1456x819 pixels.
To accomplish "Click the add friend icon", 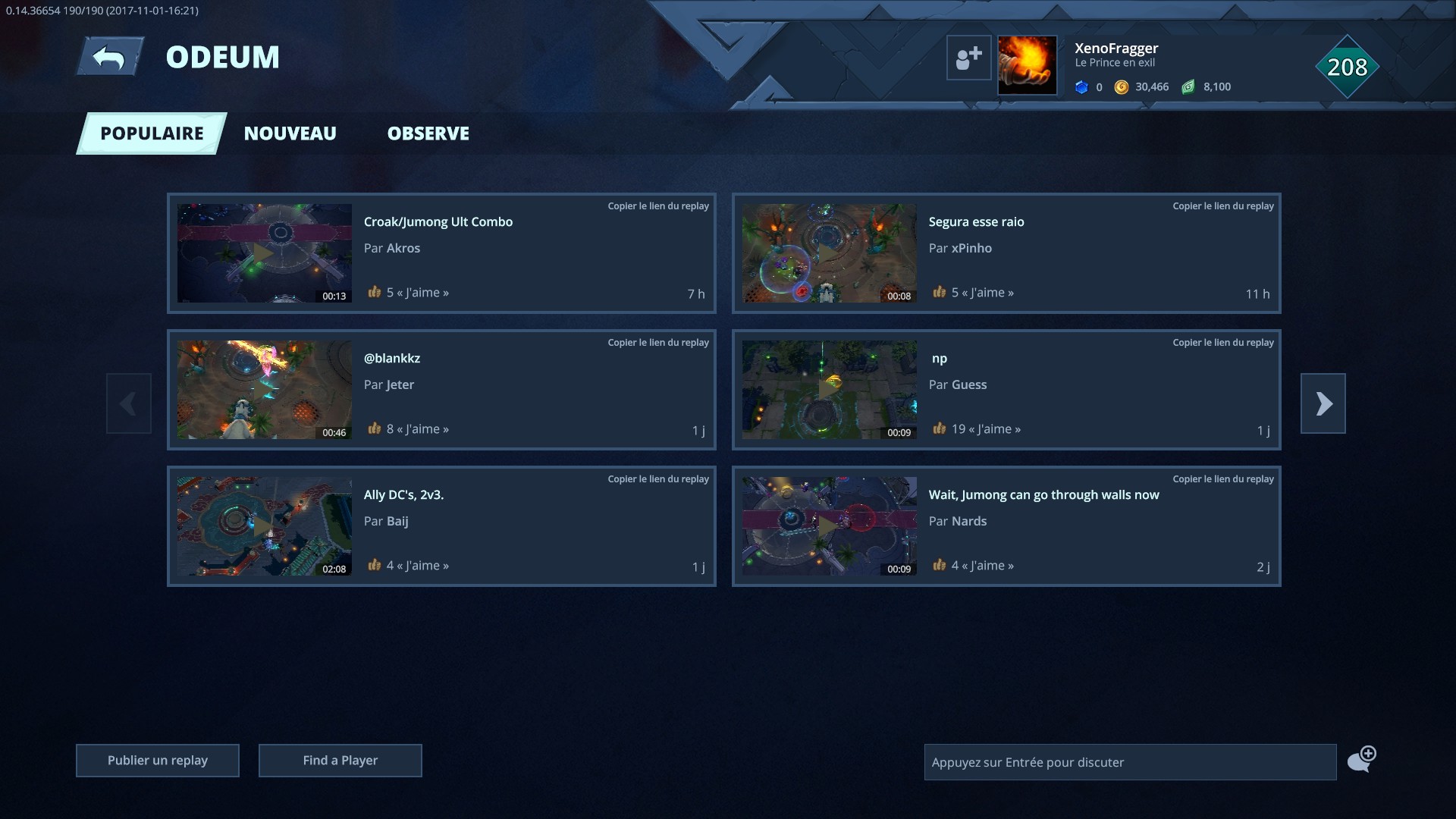I will pyautogui.click(x=968, y=58).
